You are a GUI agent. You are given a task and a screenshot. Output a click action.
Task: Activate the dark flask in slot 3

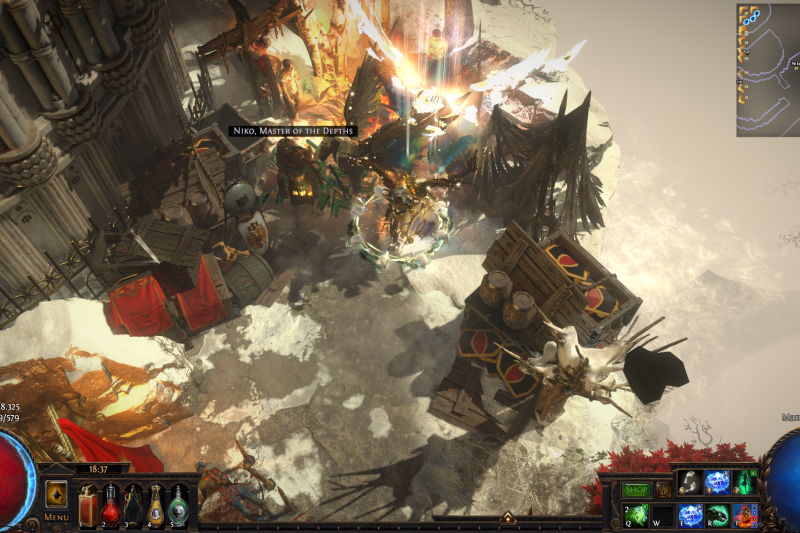(134, 503)
